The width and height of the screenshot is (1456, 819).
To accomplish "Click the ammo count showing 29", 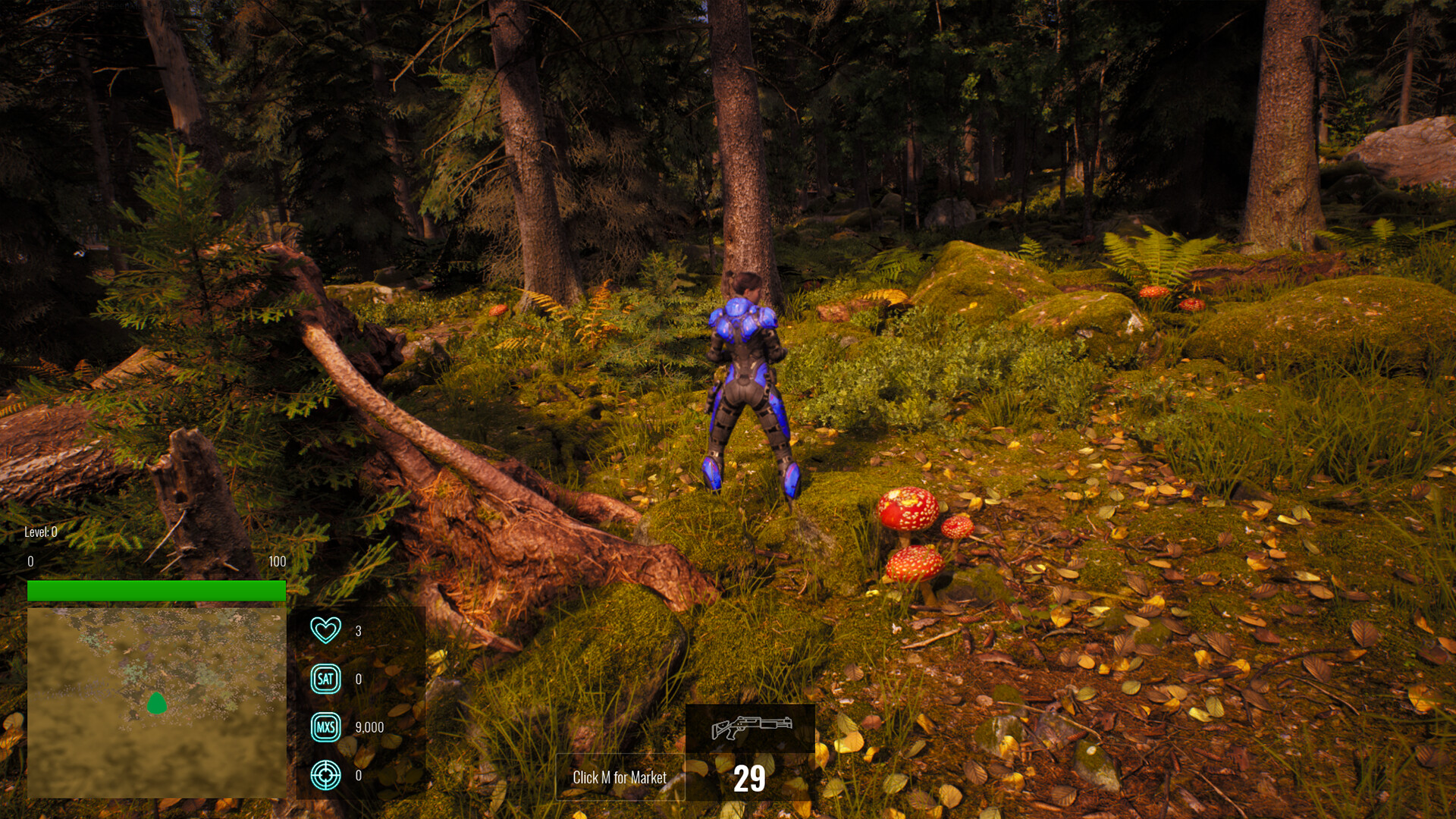I will pyautogui.click(x=750, y=777).
